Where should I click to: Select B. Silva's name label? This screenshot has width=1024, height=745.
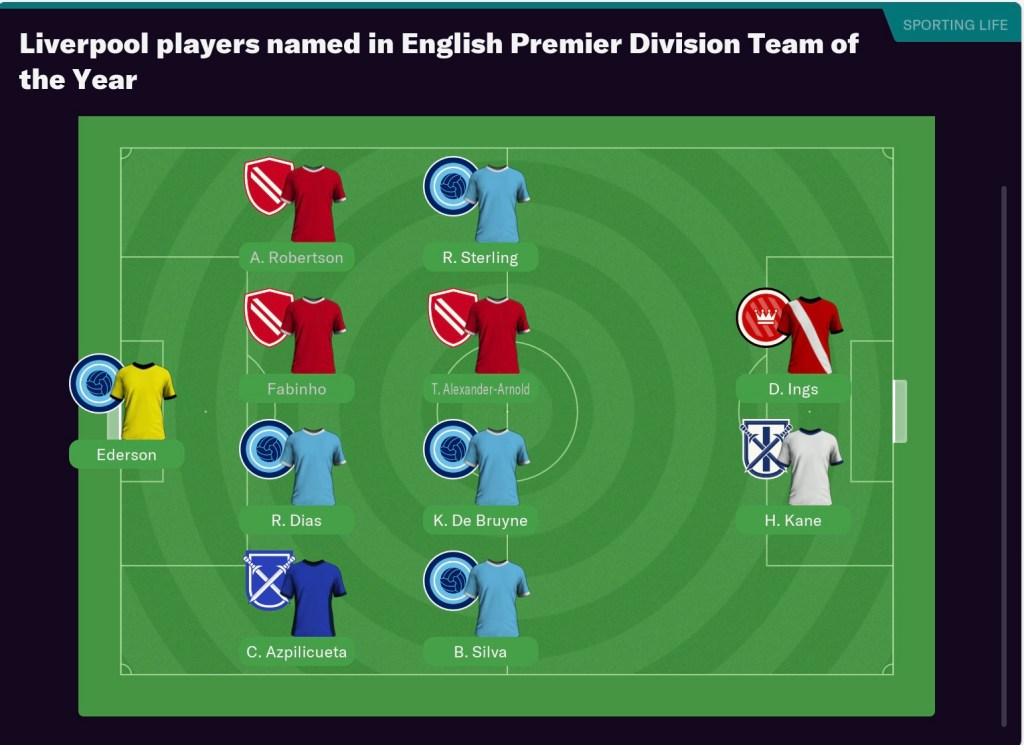click(x=480, y=652)
